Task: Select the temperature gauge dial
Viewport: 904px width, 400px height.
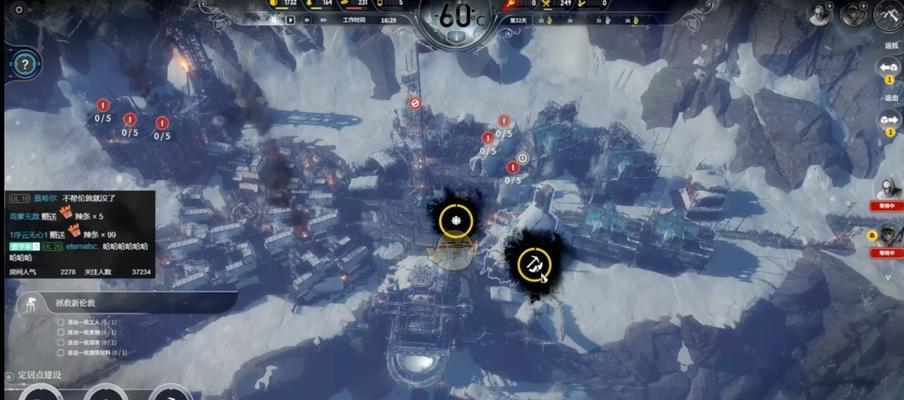Action: coord(455,18)
